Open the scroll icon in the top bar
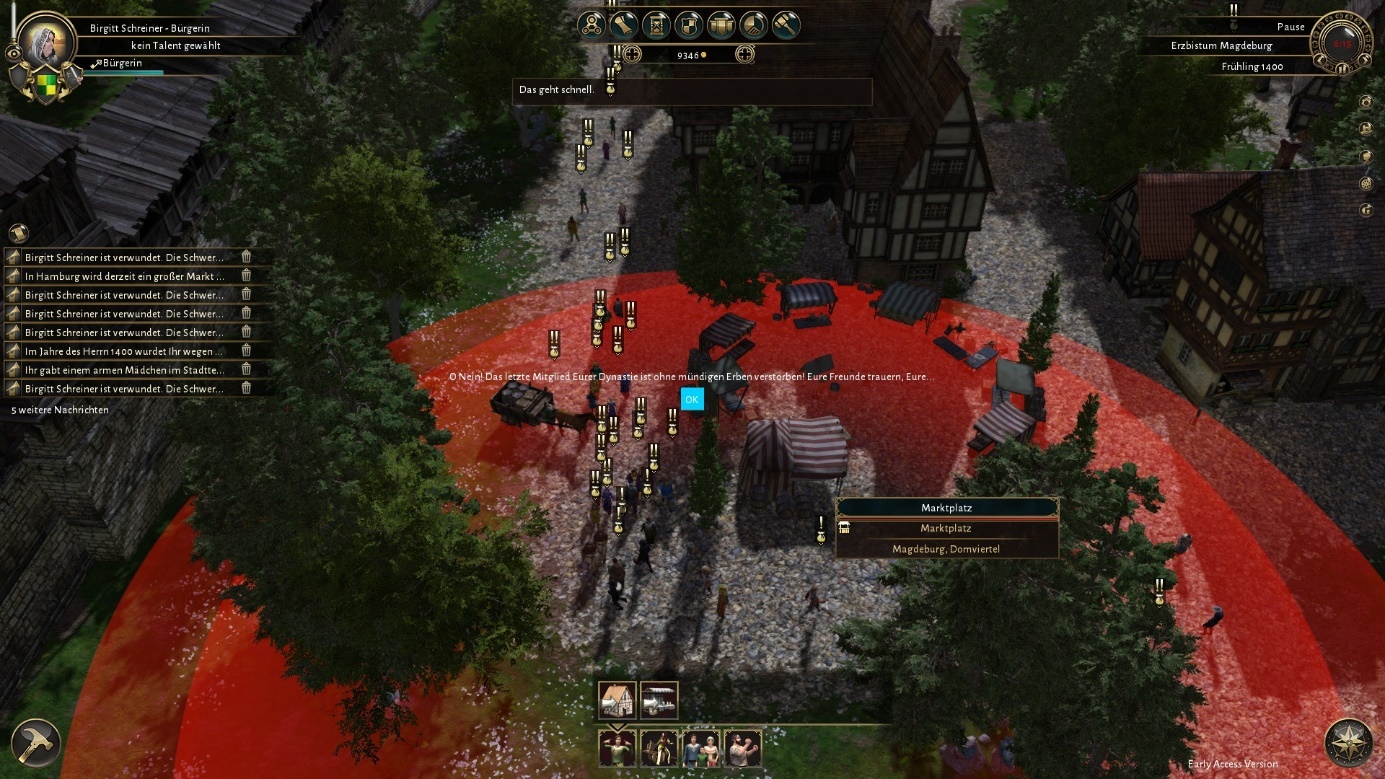Image resolution: width=1385 pixels, height=779 pixels. (x=625, y=24)
